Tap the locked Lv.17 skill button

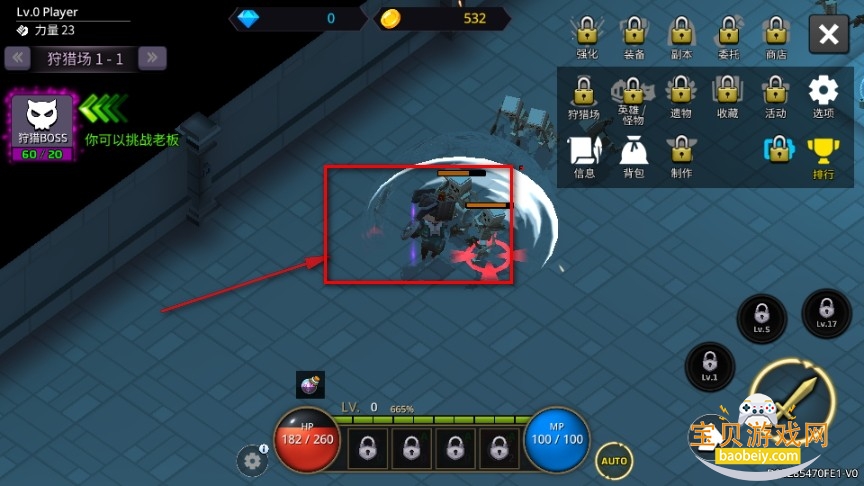point(826,313)
